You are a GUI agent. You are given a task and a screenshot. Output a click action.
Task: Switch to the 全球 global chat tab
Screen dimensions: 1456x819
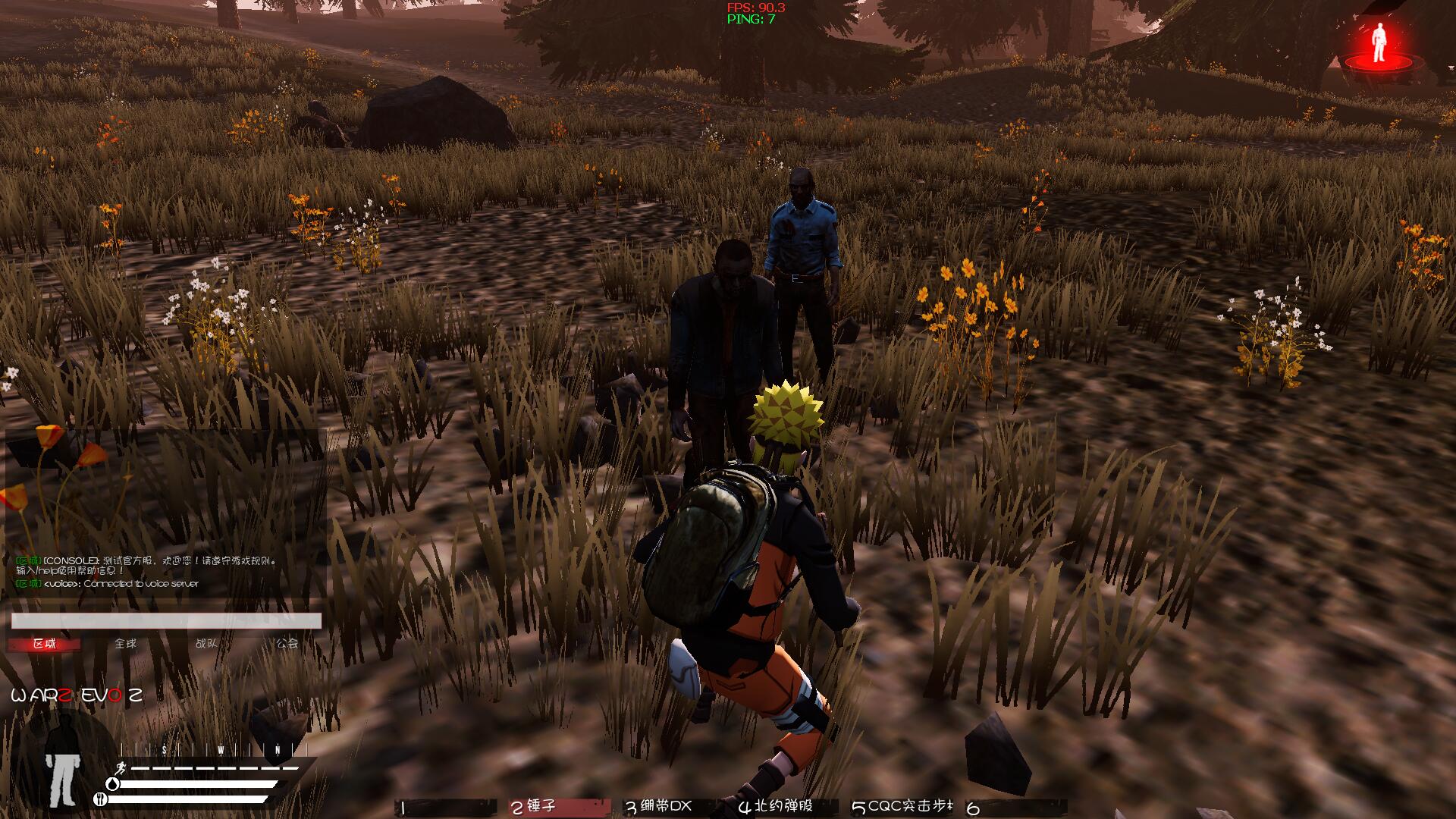tap(125, 644)
